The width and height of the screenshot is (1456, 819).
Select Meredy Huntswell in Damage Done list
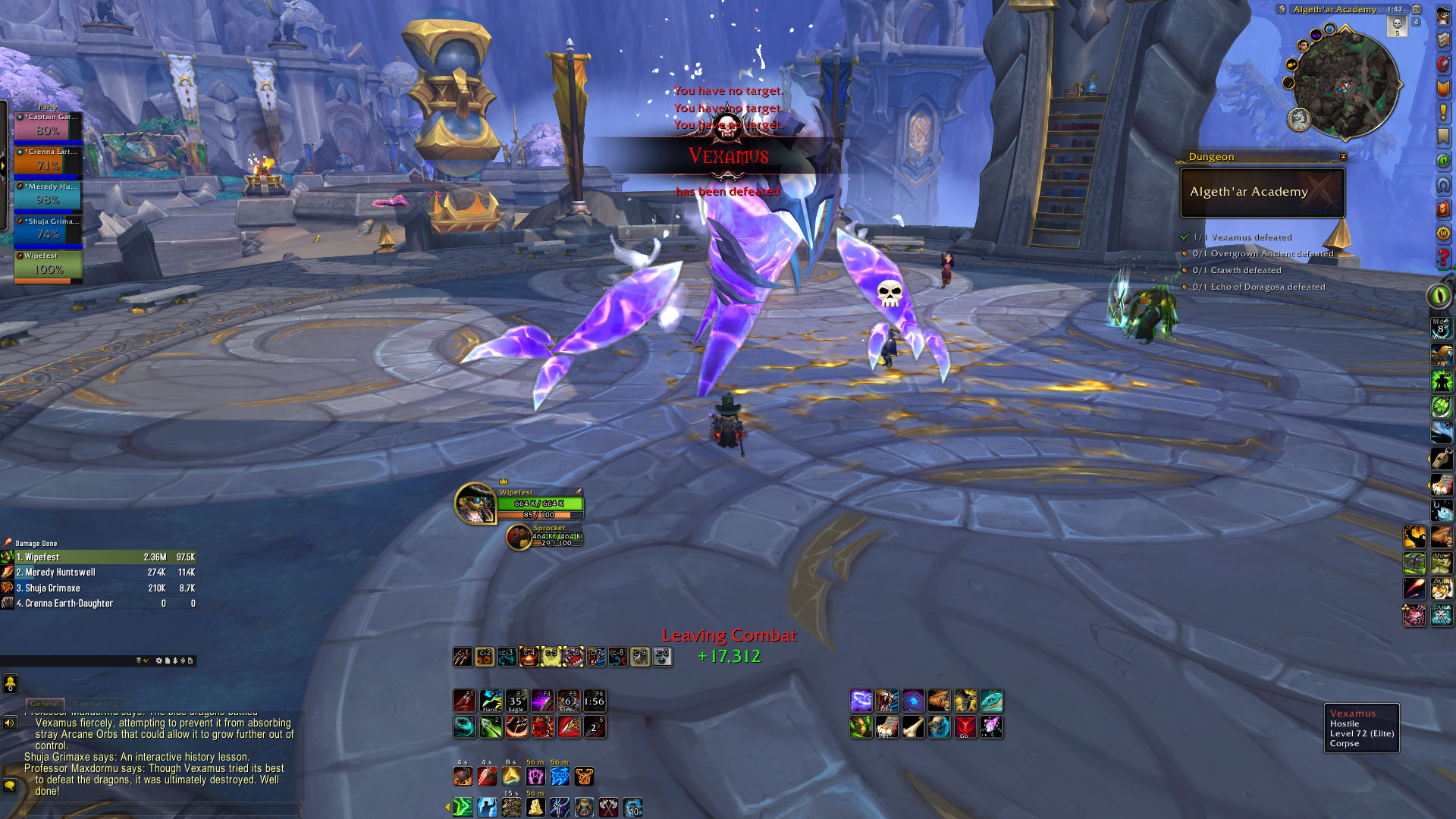(99, 573)
